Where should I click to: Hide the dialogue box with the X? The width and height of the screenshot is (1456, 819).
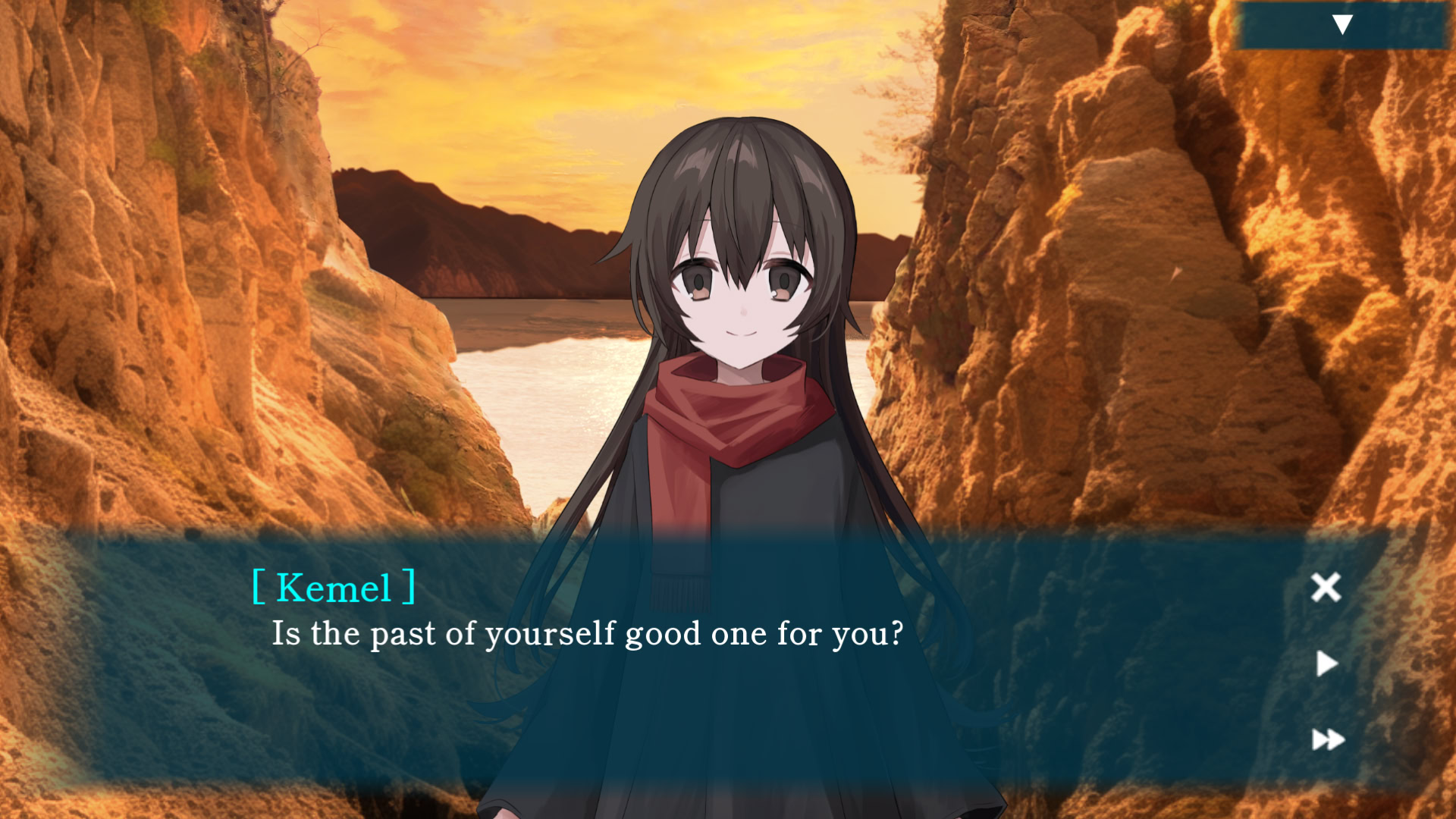coord(1326,587)
